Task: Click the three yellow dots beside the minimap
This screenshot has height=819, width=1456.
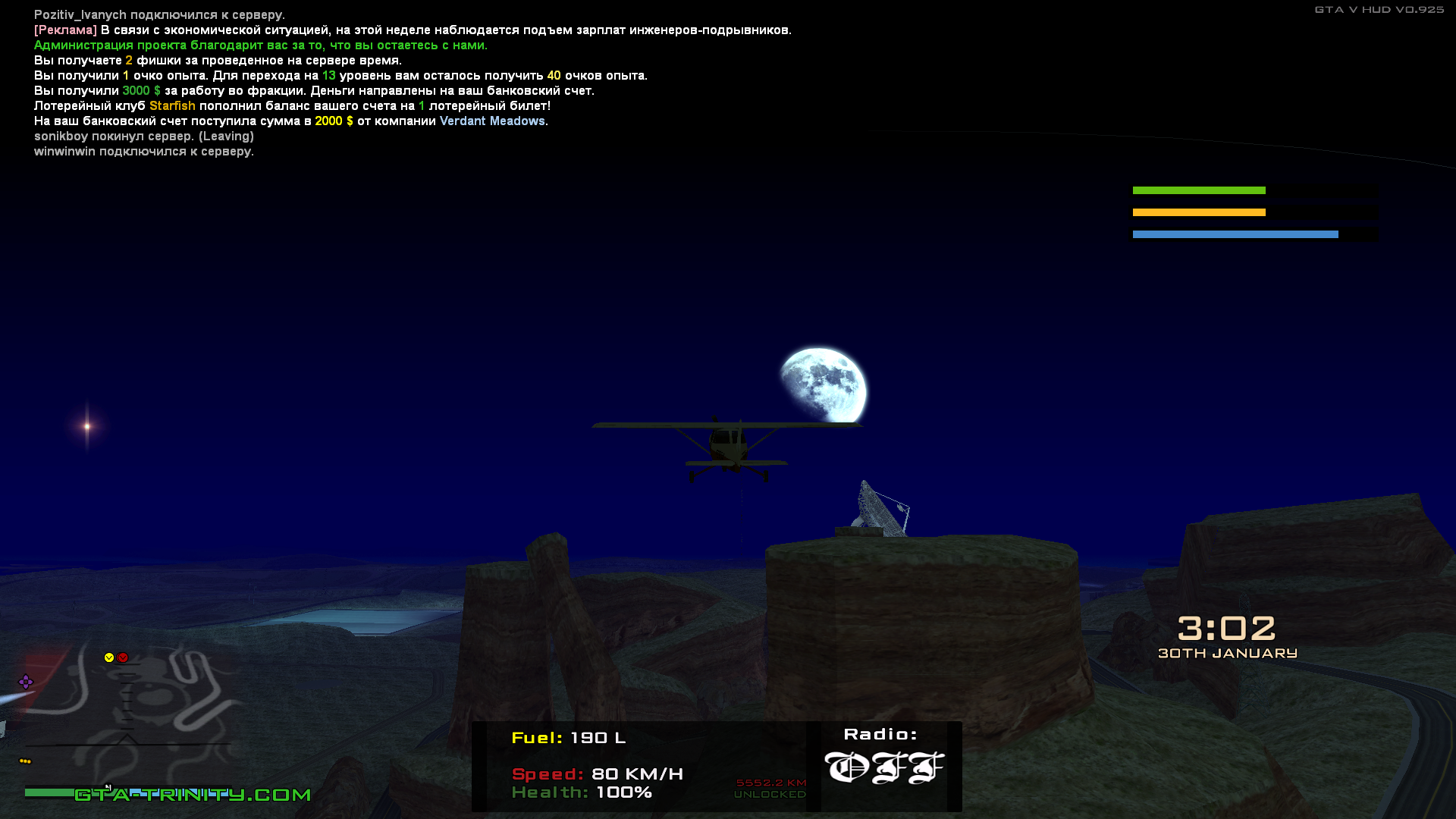Action: tap(25, 761)
